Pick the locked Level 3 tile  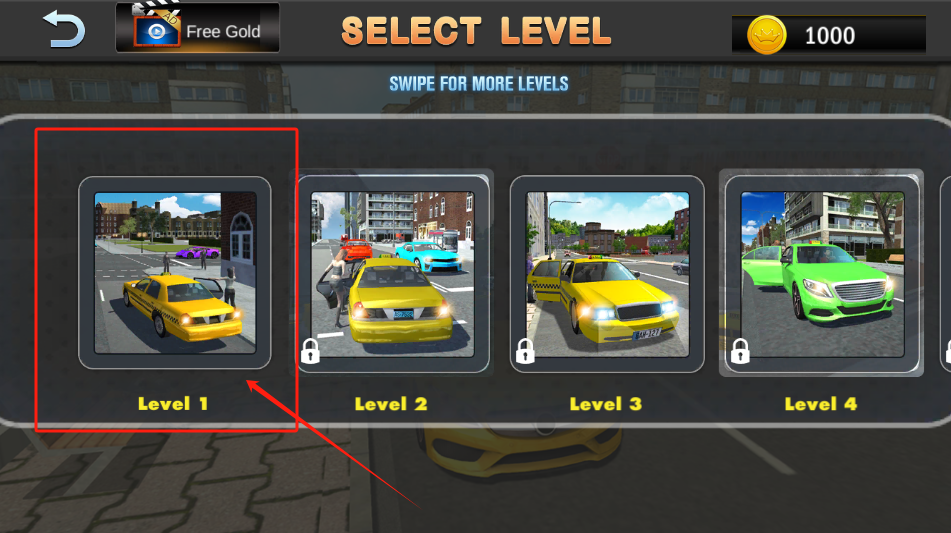[x=607, y=273]
